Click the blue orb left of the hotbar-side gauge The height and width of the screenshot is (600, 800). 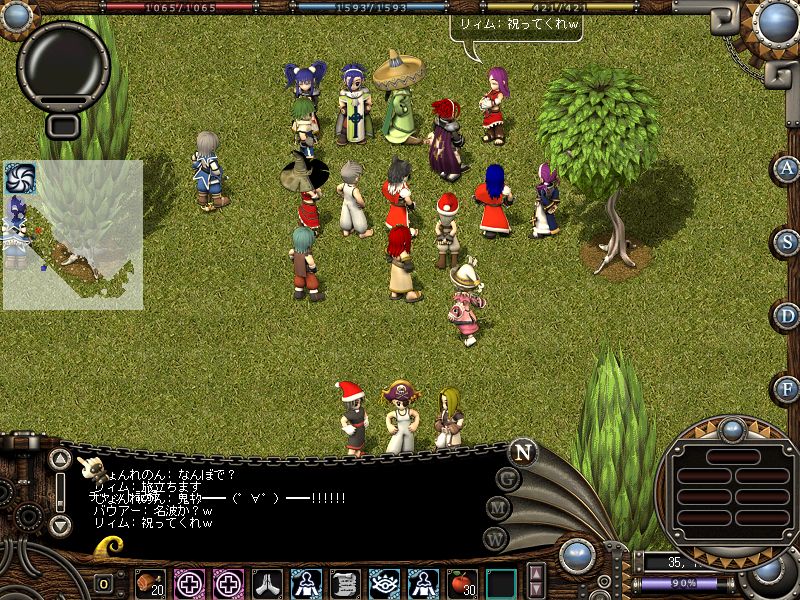pyautogui.click(x=578, y=557)
